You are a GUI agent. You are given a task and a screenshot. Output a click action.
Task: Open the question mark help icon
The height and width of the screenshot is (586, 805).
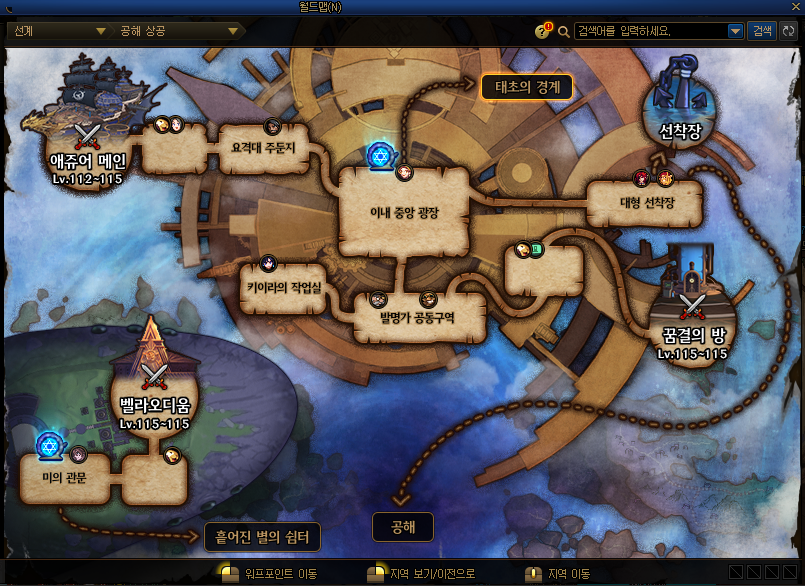pos(543,31)
